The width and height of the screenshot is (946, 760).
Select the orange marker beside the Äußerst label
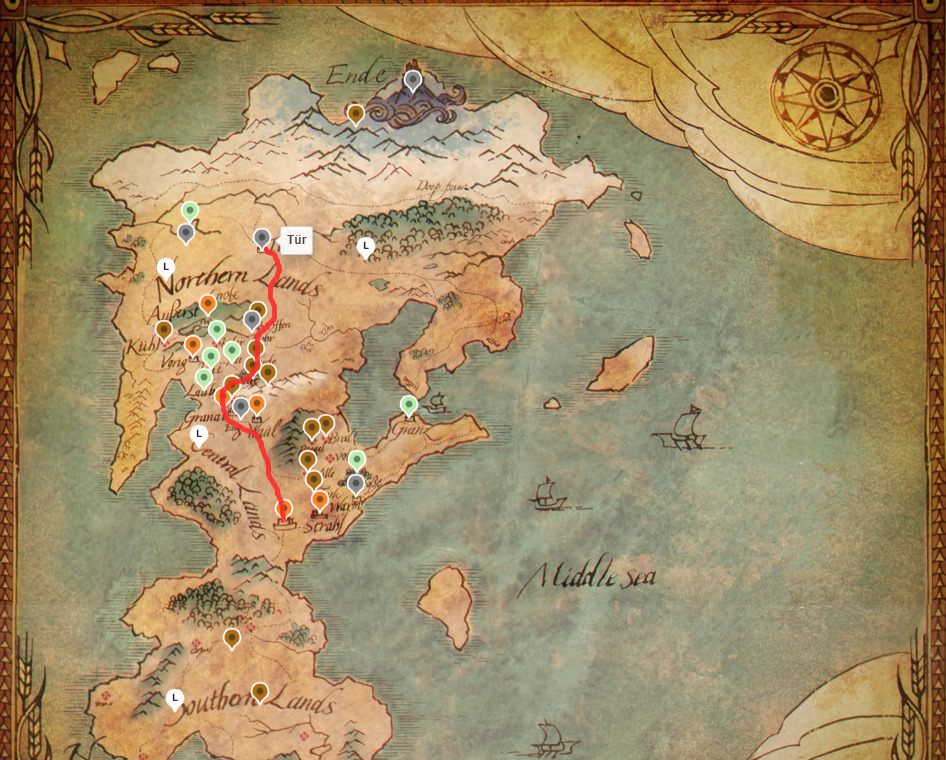pos(208,304)
